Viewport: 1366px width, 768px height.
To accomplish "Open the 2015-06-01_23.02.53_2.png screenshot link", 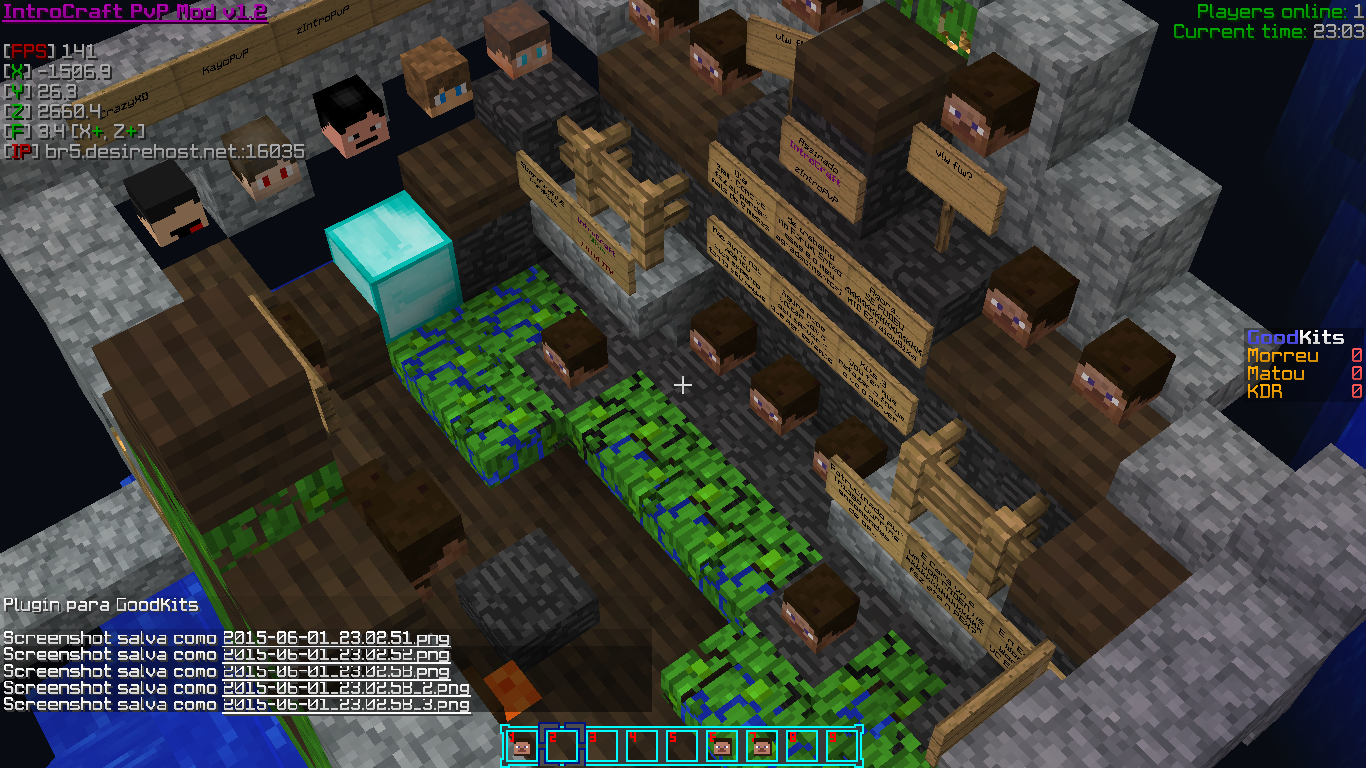I will point(346,688).
